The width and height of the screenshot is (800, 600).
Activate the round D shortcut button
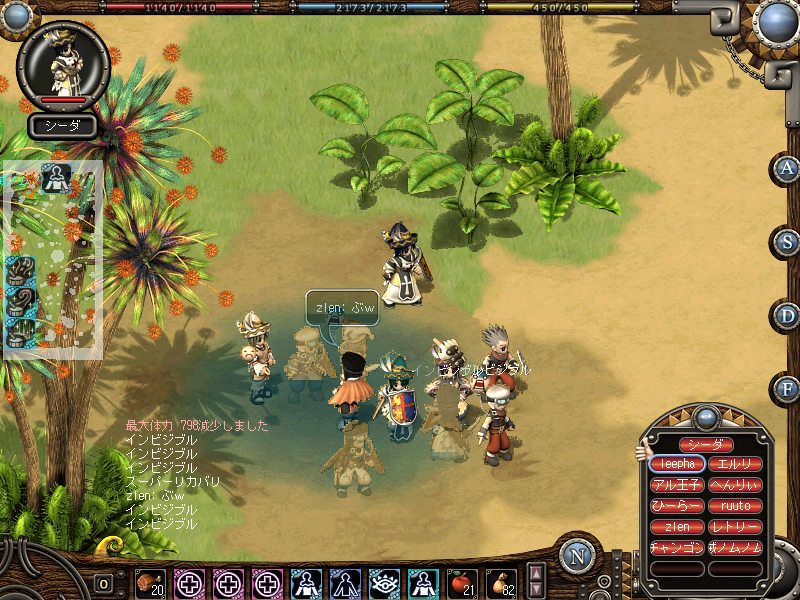(x=788, y=315)
